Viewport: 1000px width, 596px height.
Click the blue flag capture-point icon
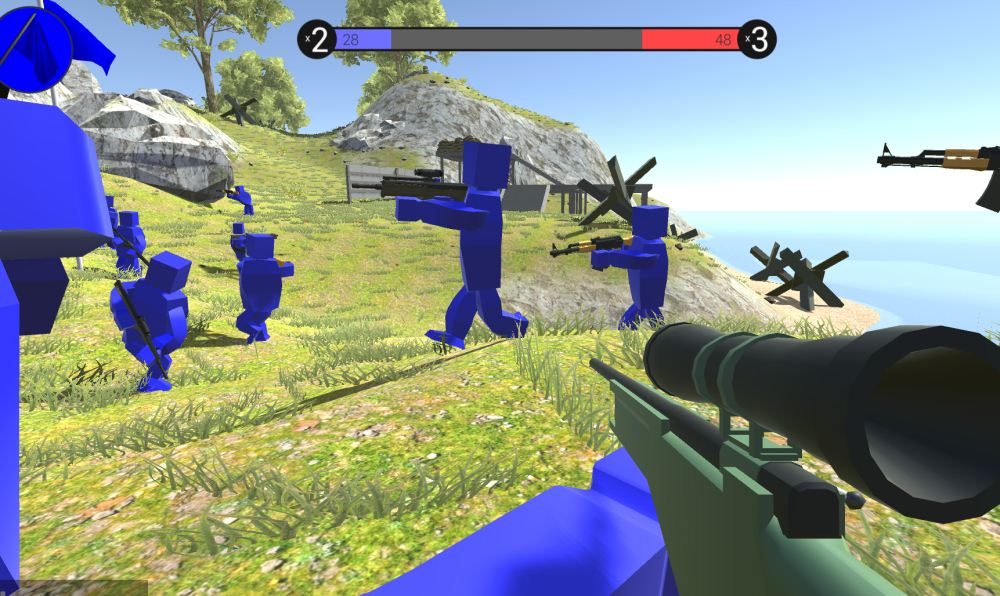[35, 45]
